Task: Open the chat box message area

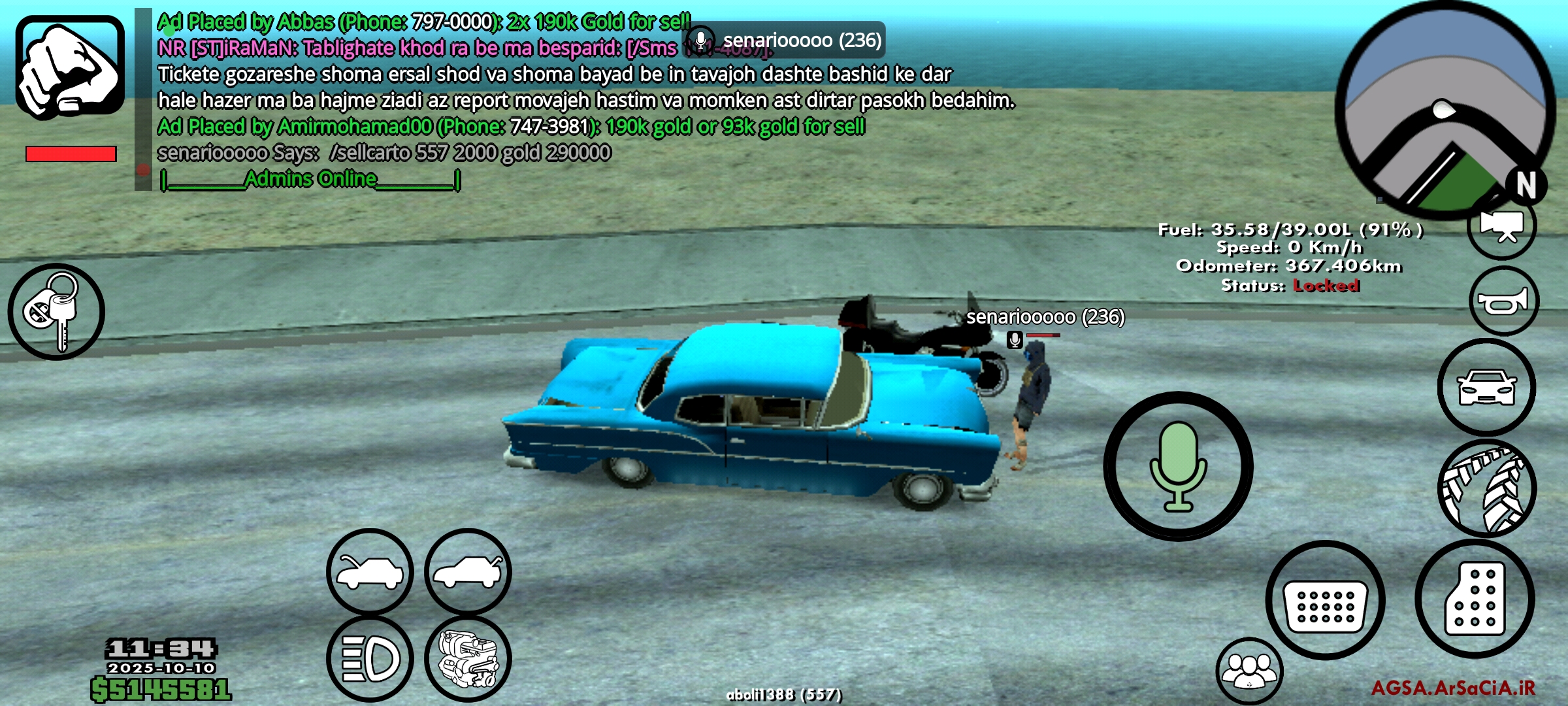Action: (x=523, y=100)
